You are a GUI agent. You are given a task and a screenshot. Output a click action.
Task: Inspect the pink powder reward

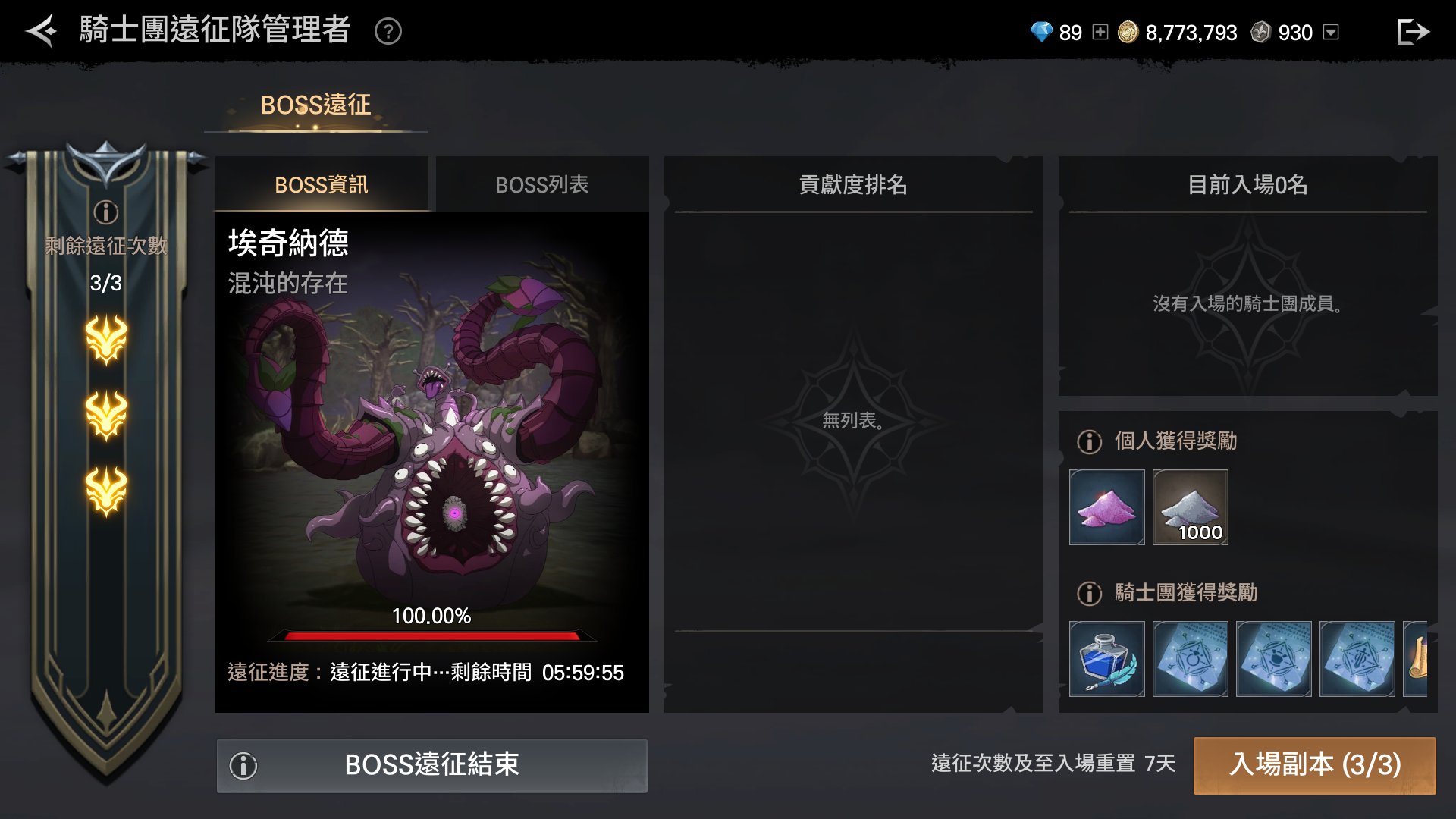1107,507
